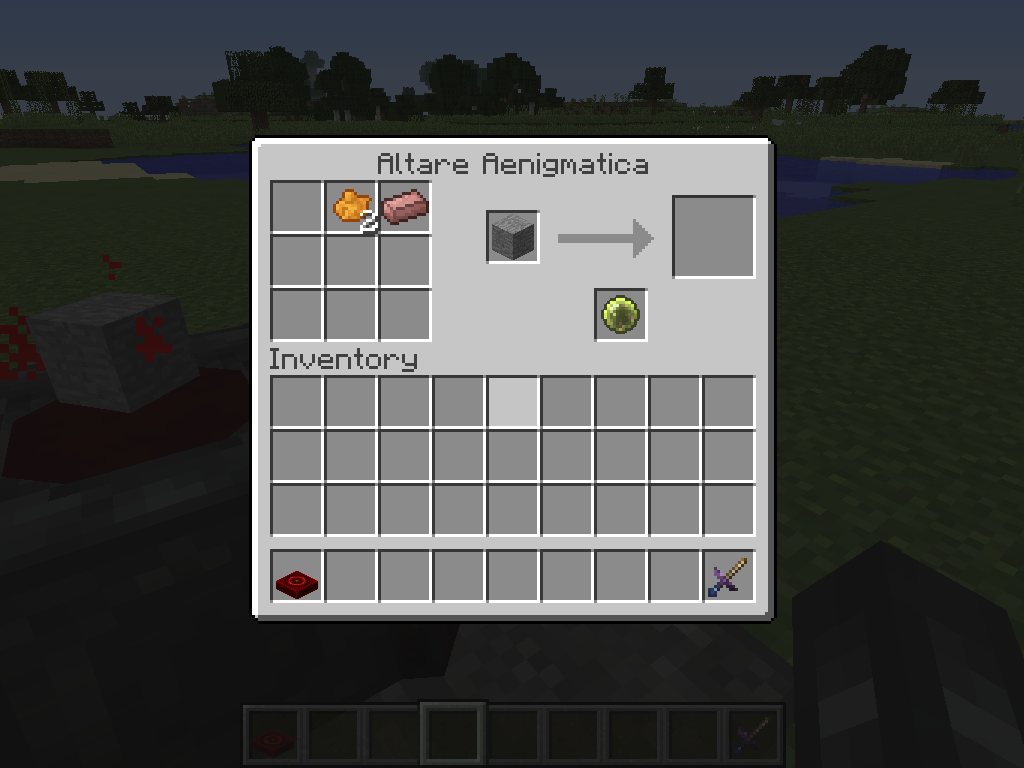Select the red altar block in hotbar
Screen dimensions: 1024x768
coord(297,578)
